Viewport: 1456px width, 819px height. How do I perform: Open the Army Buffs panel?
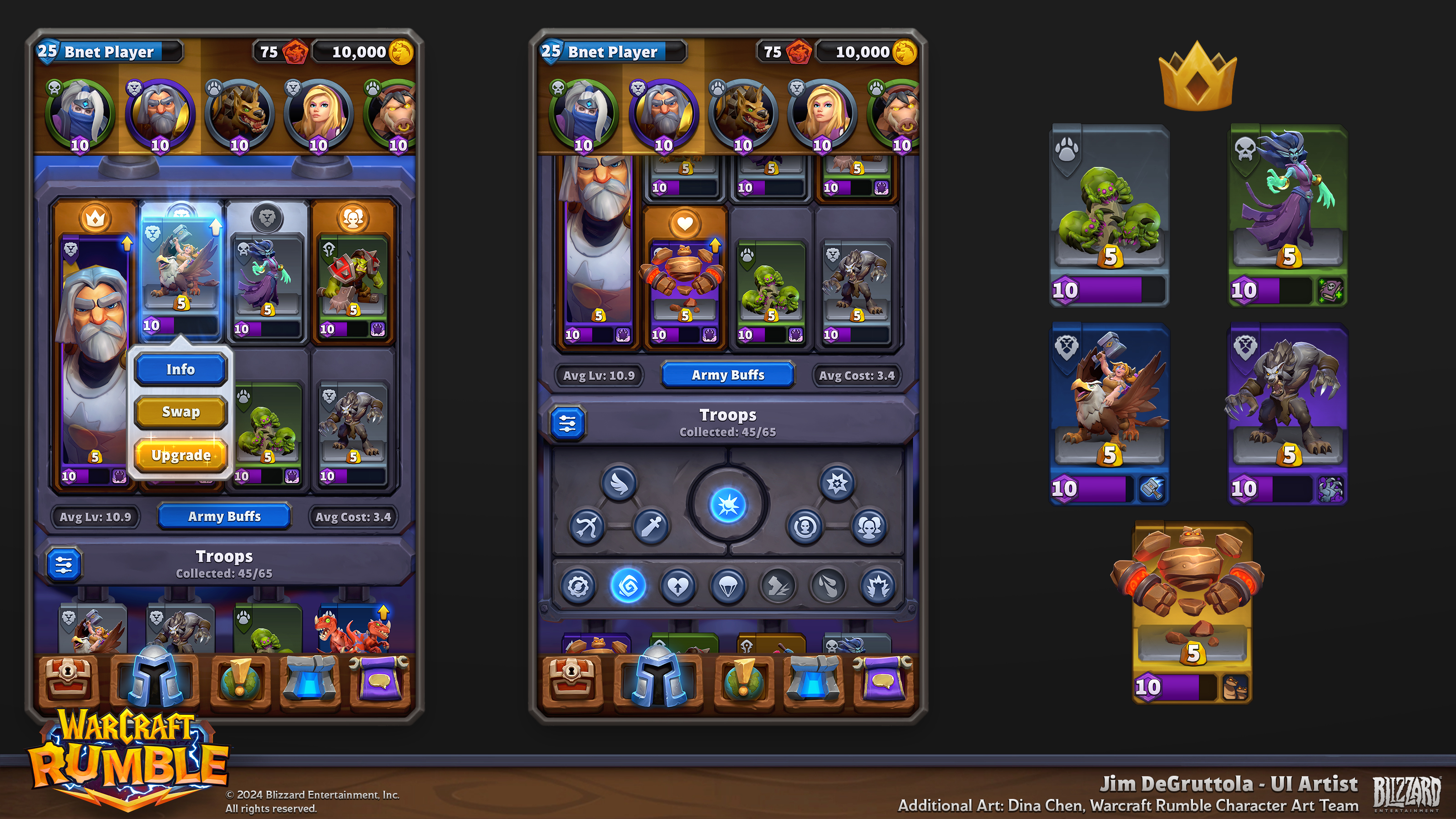(x=728, y=375)
